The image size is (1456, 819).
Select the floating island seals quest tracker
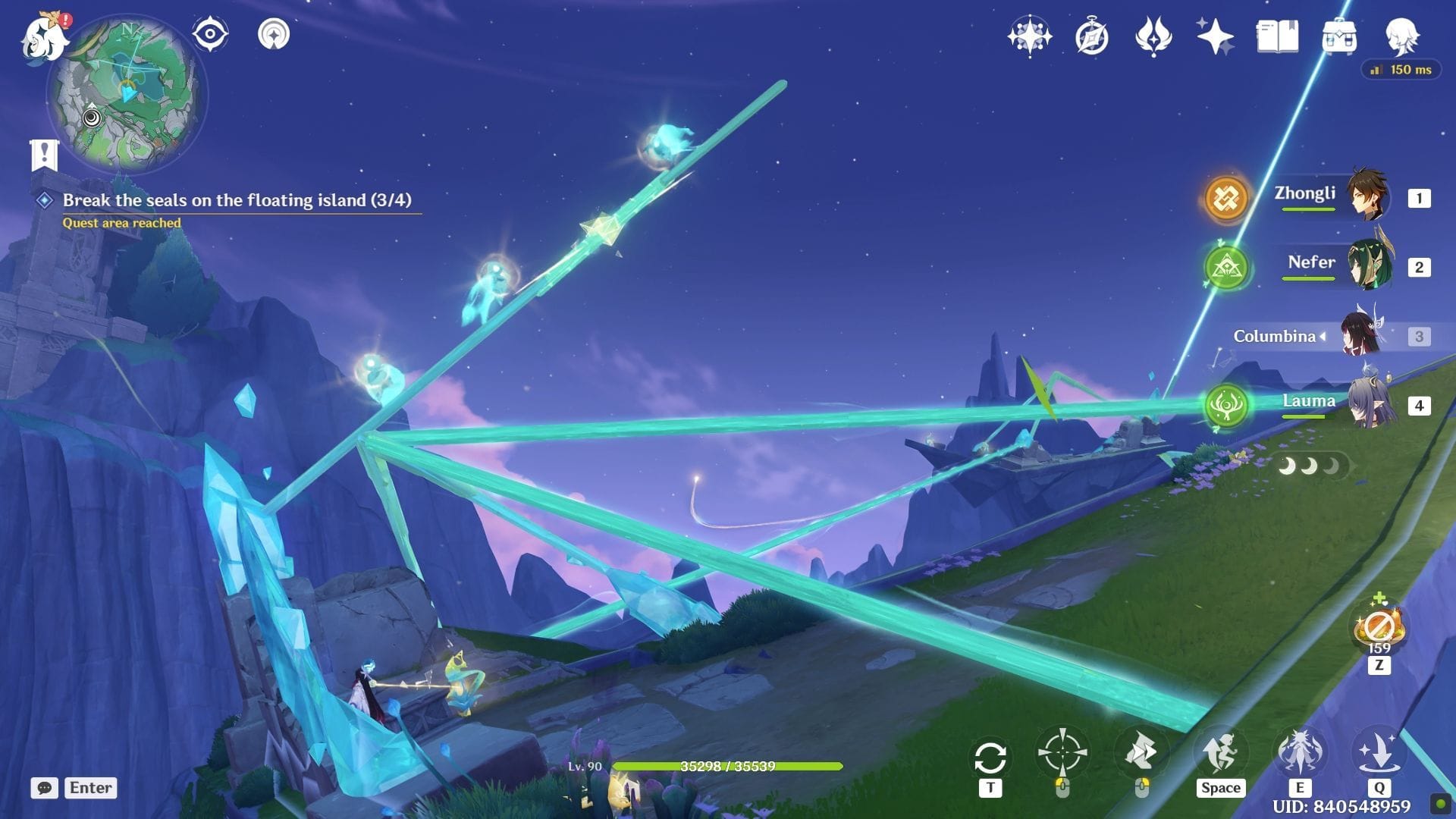tap(236, 200)
